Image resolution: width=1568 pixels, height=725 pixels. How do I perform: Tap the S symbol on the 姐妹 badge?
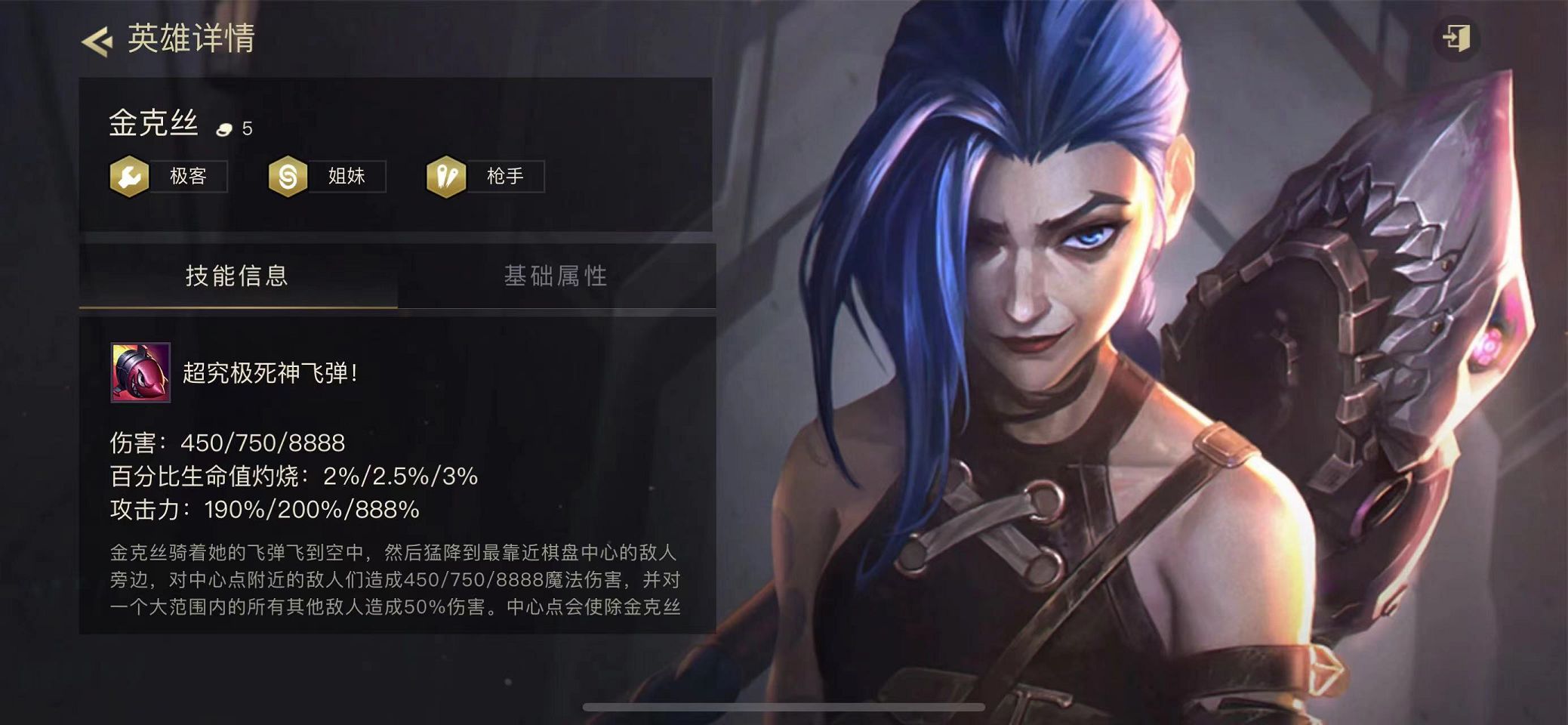point(288,175)
